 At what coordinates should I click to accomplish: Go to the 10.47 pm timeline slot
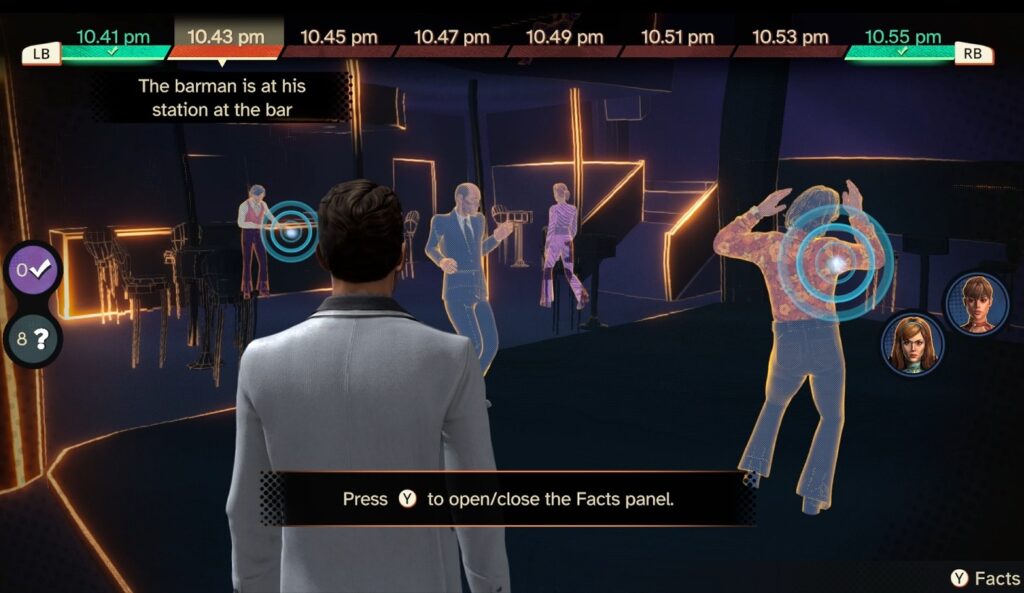click(452, 38)
